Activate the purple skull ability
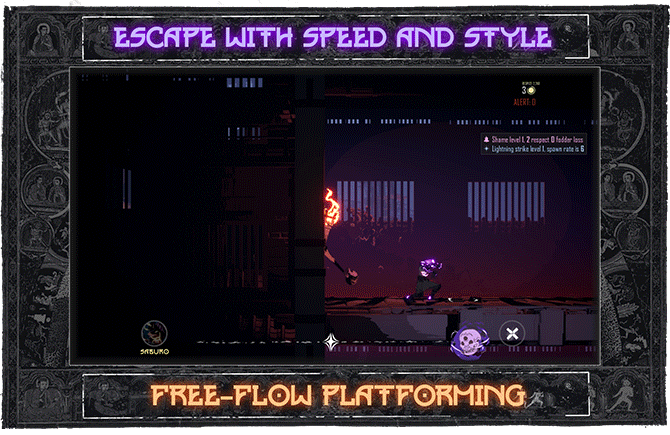The height and width of the screenshot is (435, 670). 467,342
